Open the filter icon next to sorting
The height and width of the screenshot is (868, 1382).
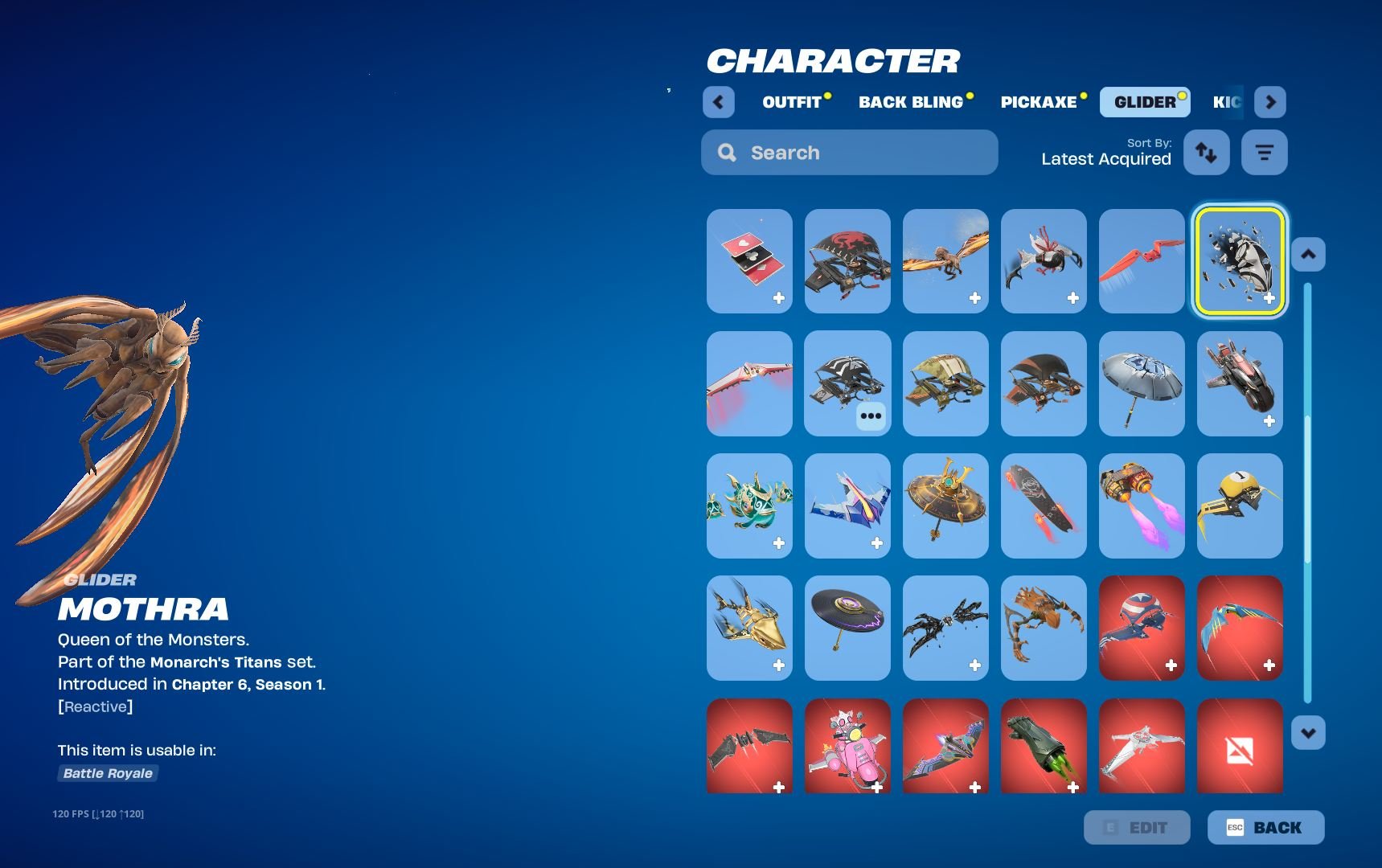(x=1264, y=152)
